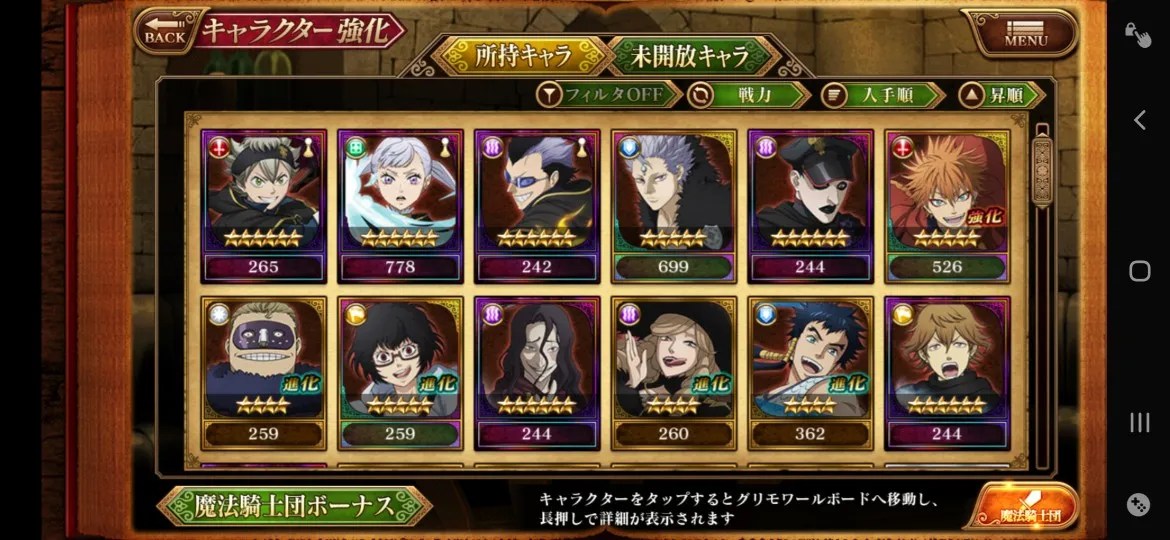The image size is (1170, 540).
Task: Toggle the 昇順 sort order
Action: tap(1001, 95)
